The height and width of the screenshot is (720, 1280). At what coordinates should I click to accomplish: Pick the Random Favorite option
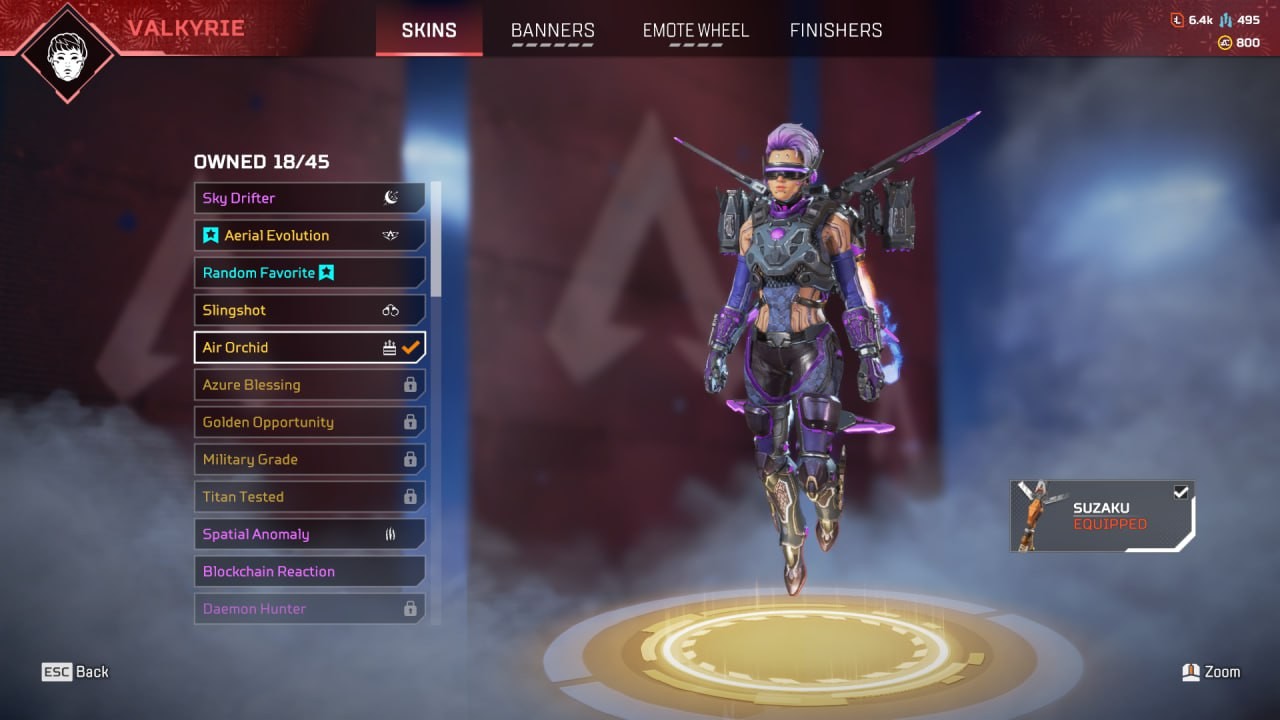click(309, 273)
